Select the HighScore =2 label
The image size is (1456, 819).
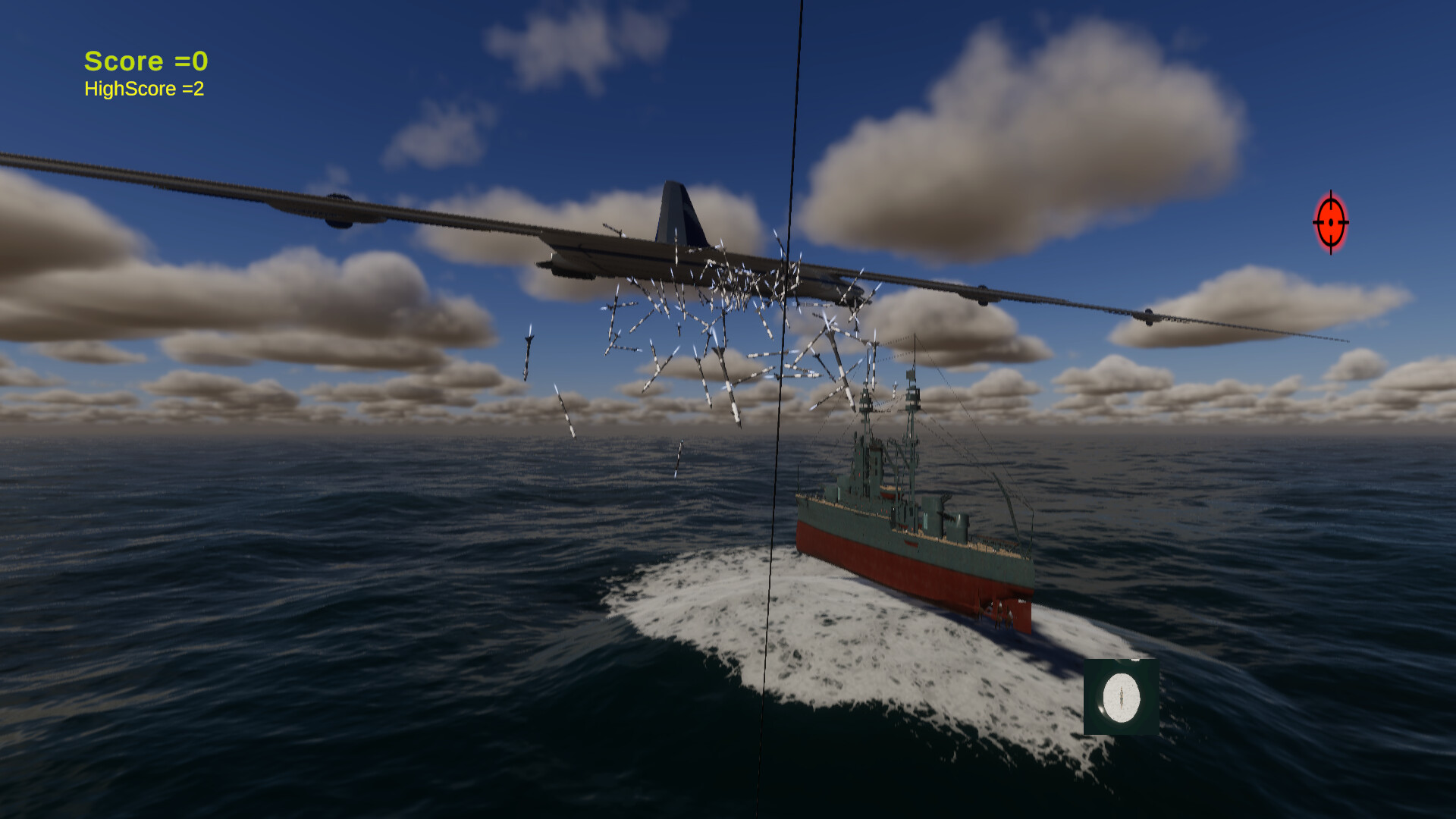[144, 89]
